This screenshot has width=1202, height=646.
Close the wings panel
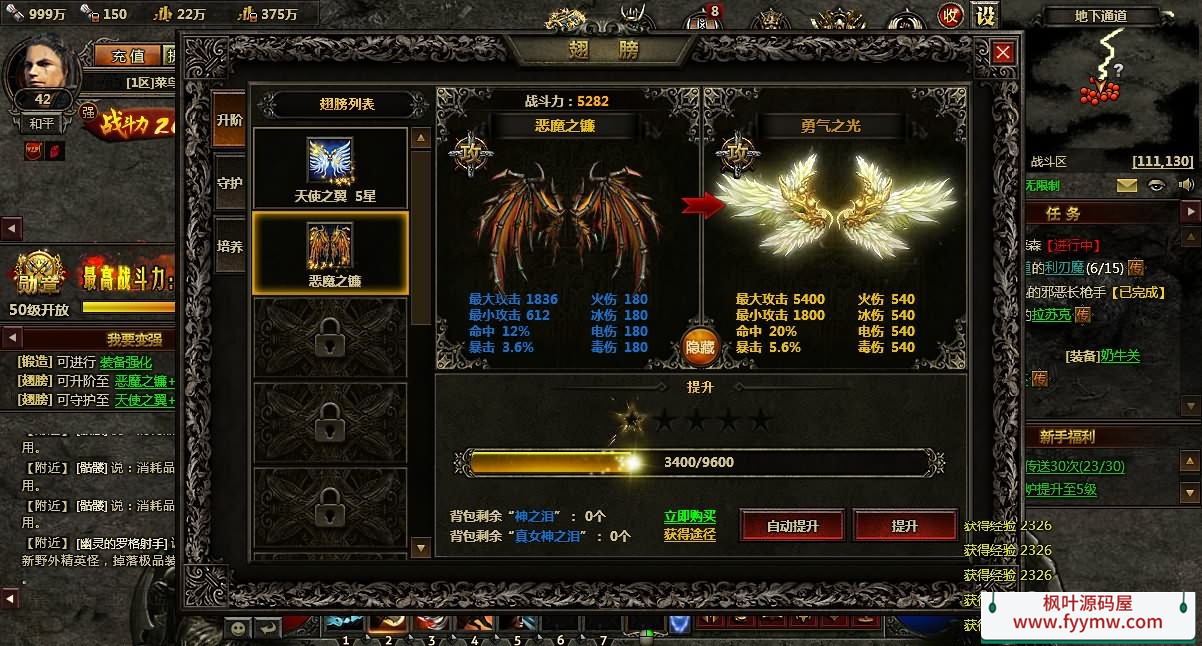pos(1003,53)
